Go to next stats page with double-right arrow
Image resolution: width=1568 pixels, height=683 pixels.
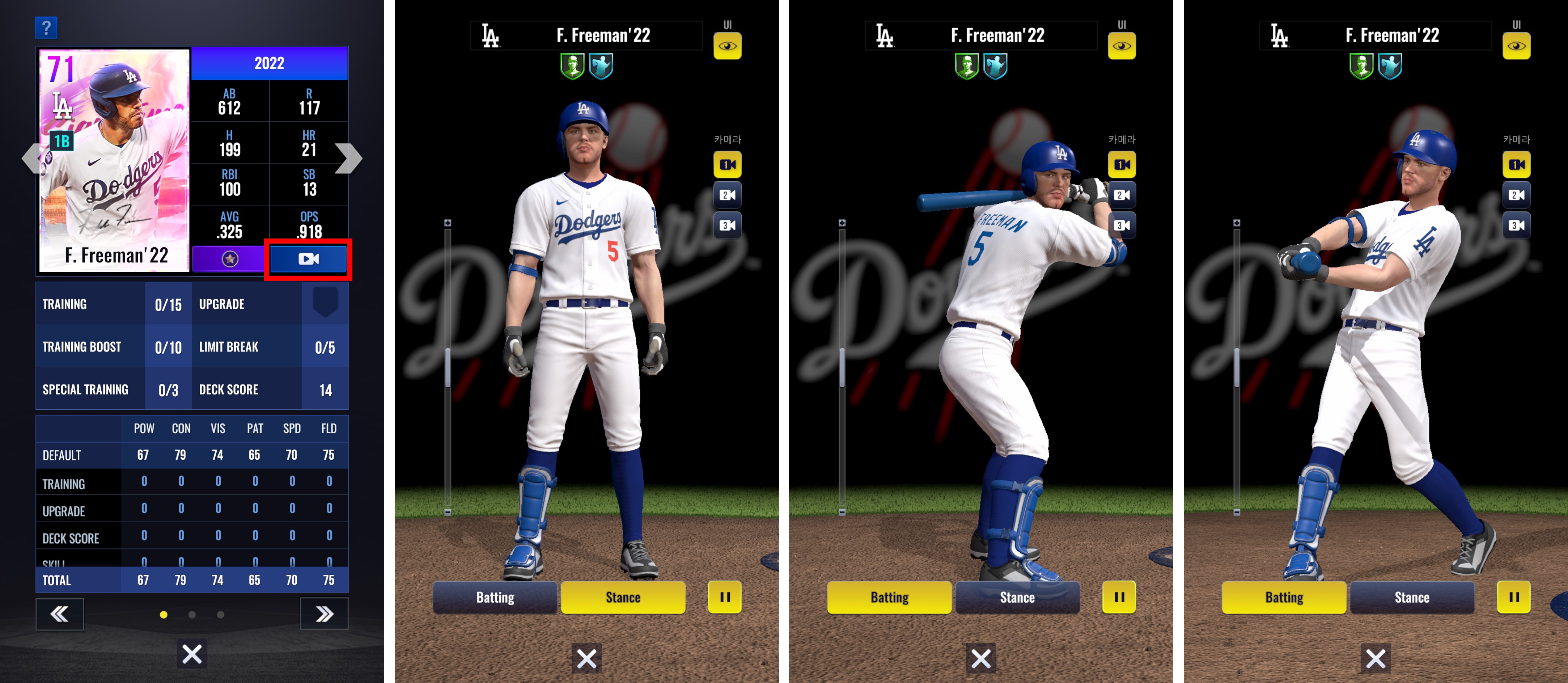324,614
